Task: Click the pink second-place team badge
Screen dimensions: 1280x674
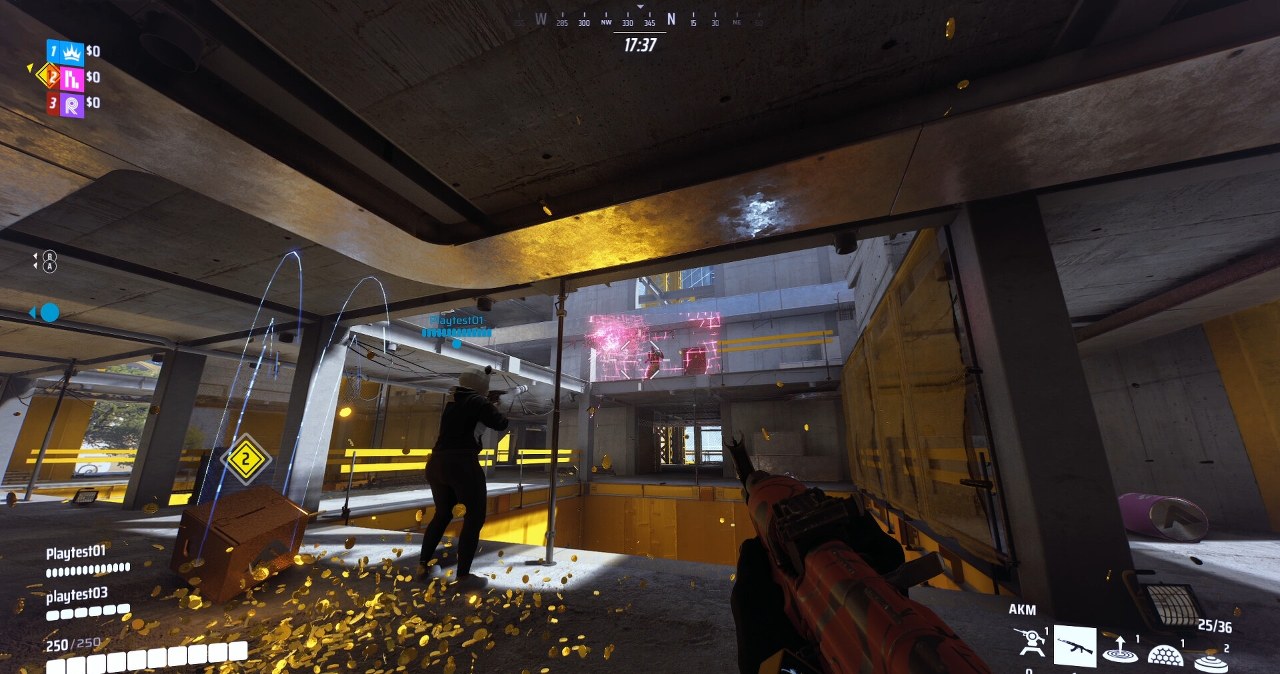Action: coord(72,78)
